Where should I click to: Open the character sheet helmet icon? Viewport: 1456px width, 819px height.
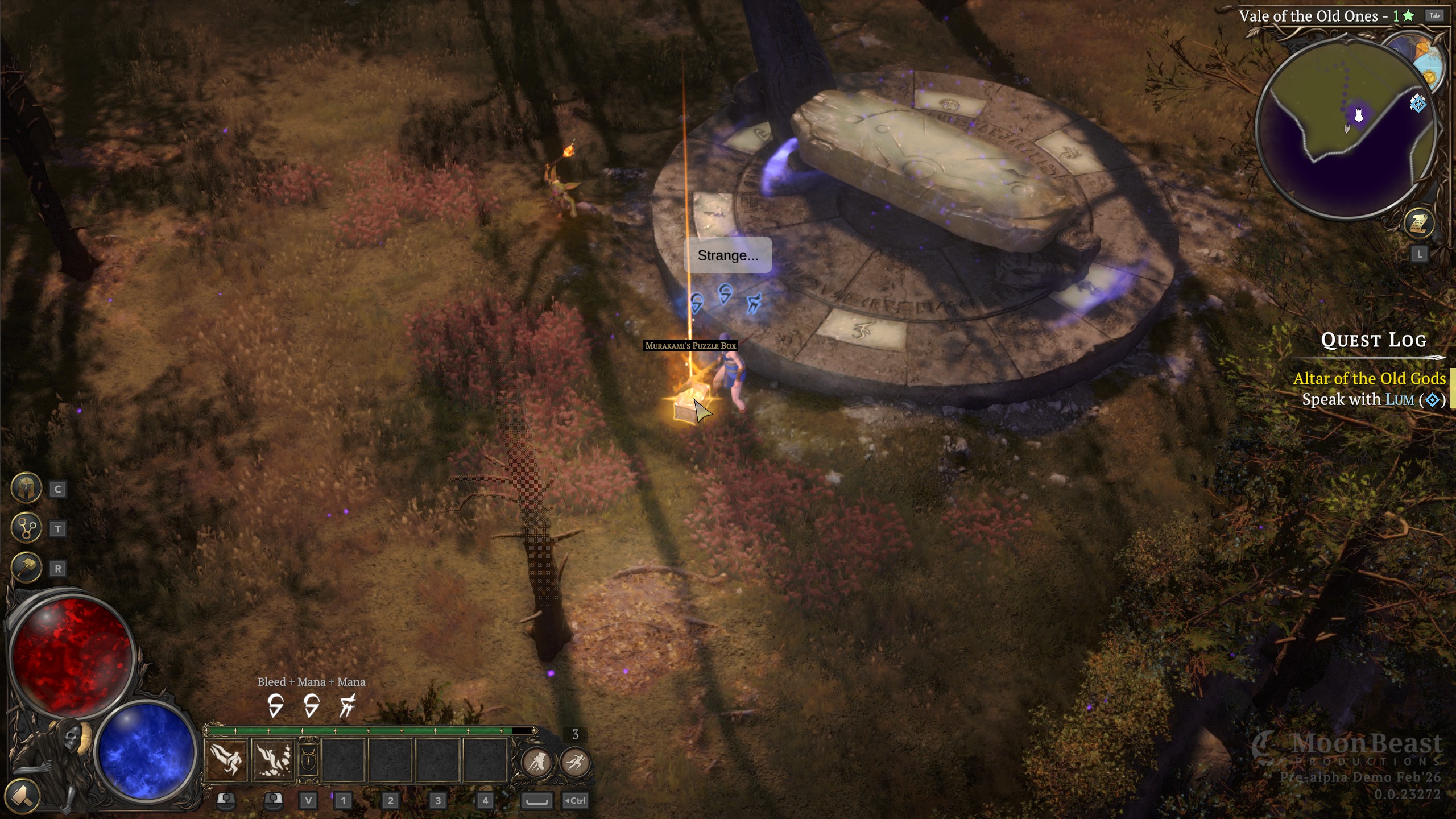coord(26,488)
